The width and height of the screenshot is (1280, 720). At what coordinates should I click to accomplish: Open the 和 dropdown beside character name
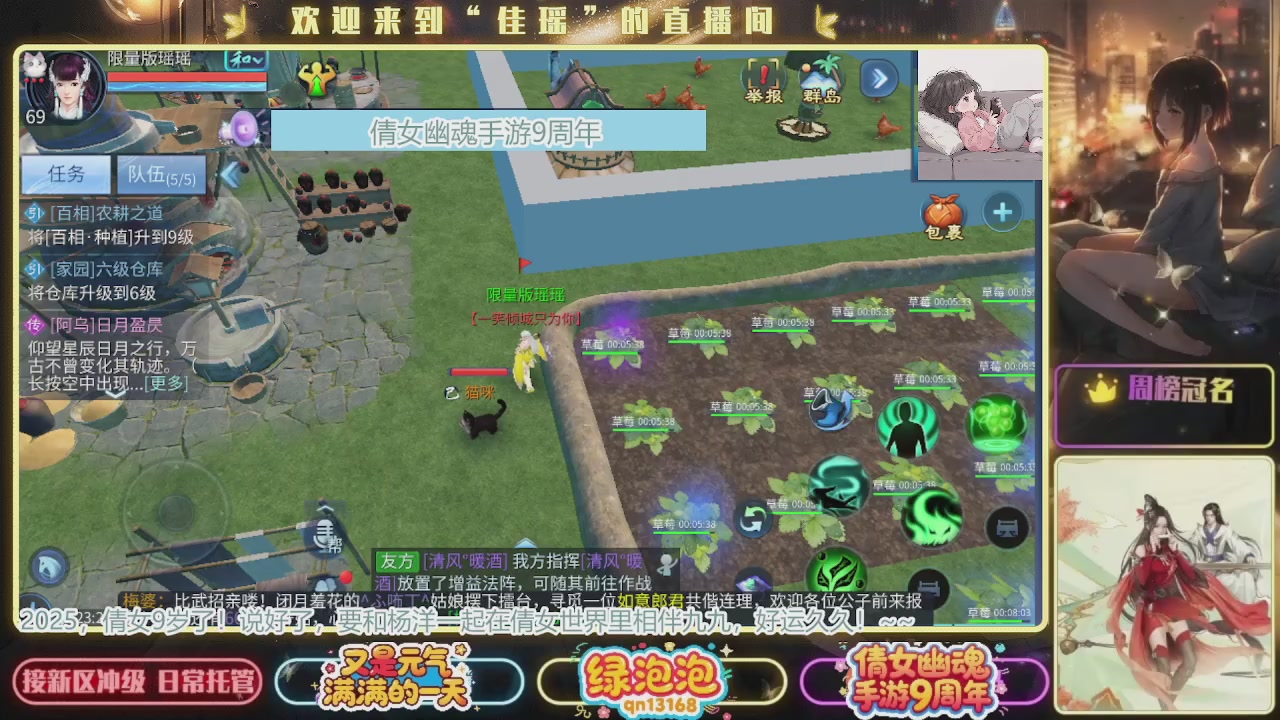pyautogui.click(x=246, y=59)
